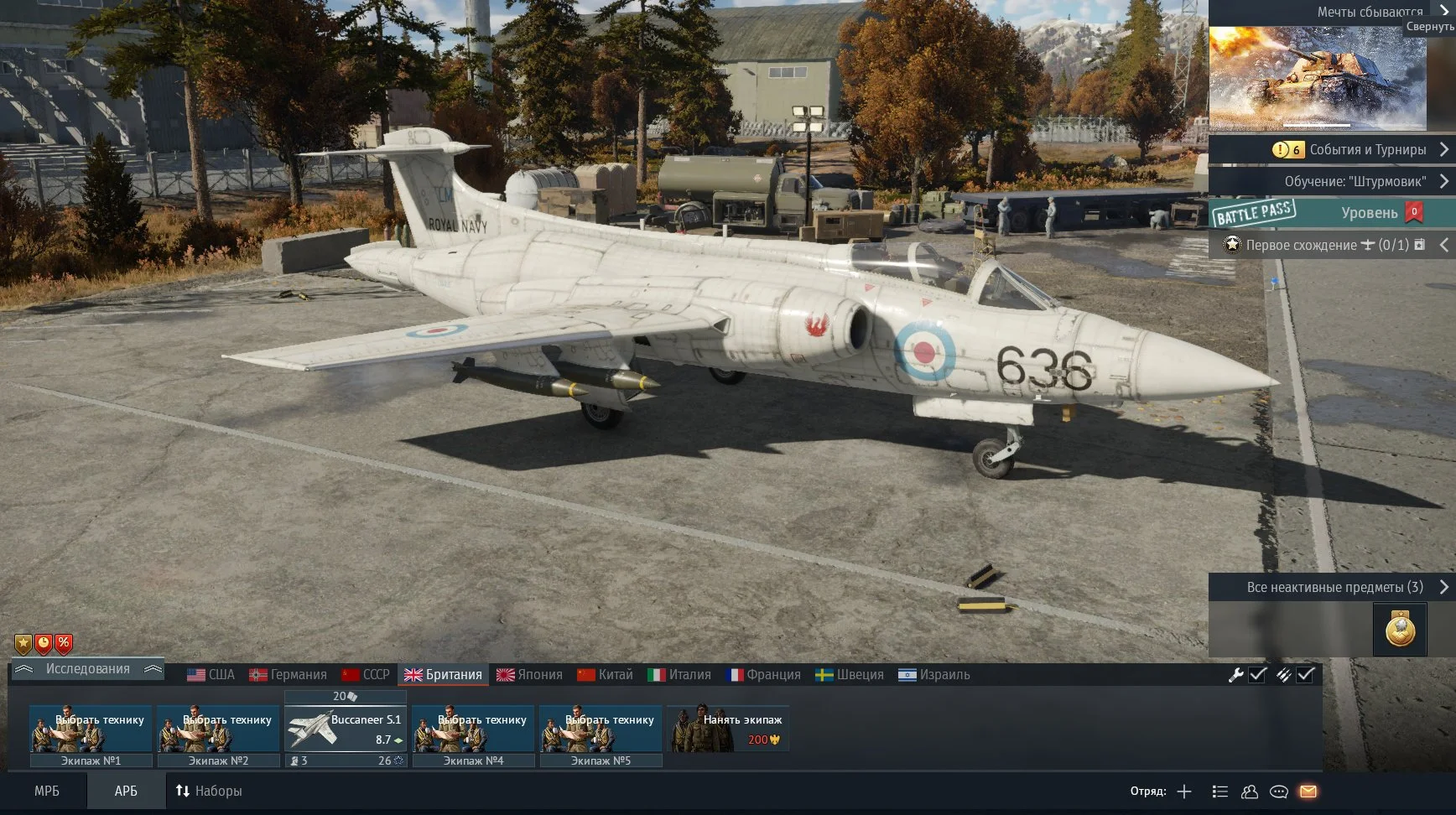Open the Research (Исследования) tree
Viewport: 1456px width, 815px height.
point(87,669)
